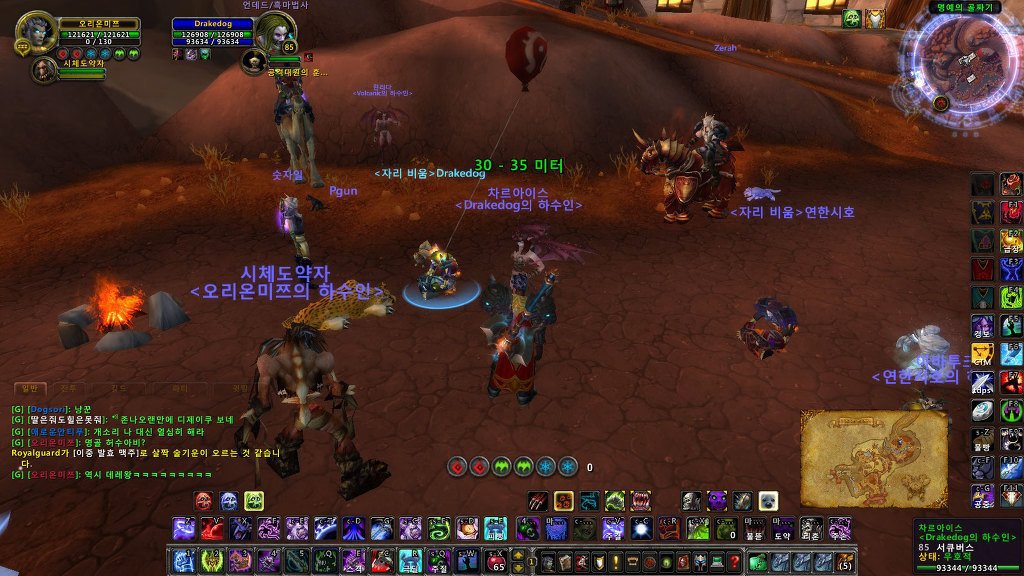Image resolution: width=1024 pixels, height=576 pixels.
Task: Switch to the 일반 chat tab
Action: [x=30, y=387]
